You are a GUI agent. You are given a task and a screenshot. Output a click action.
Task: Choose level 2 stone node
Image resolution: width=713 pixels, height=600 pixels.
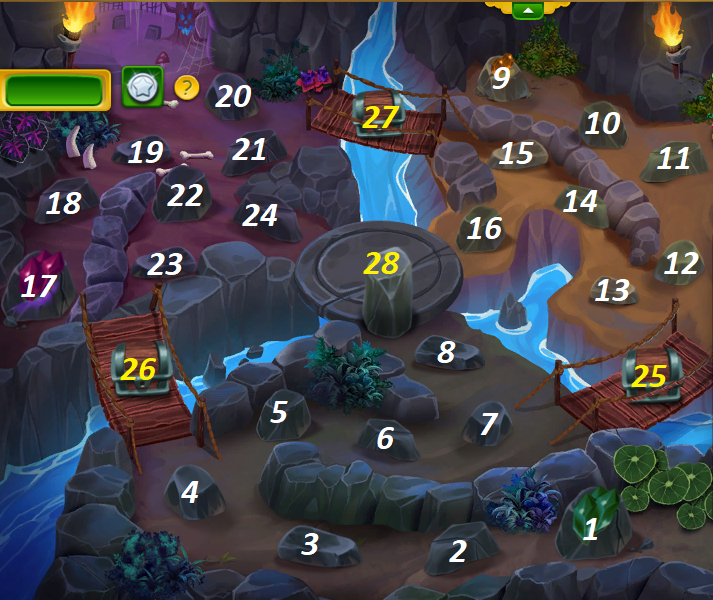459,550
